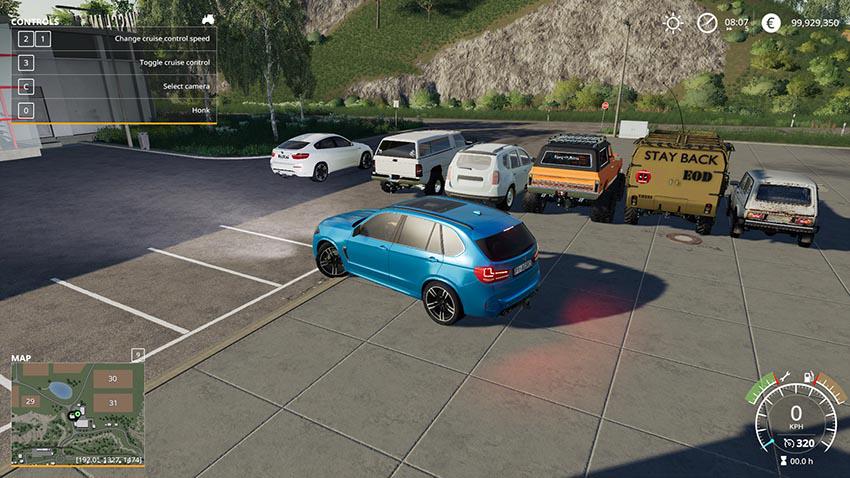Screen dimensions: 850x478
Task: Click the game clock icon
Action: click(707, 22)
